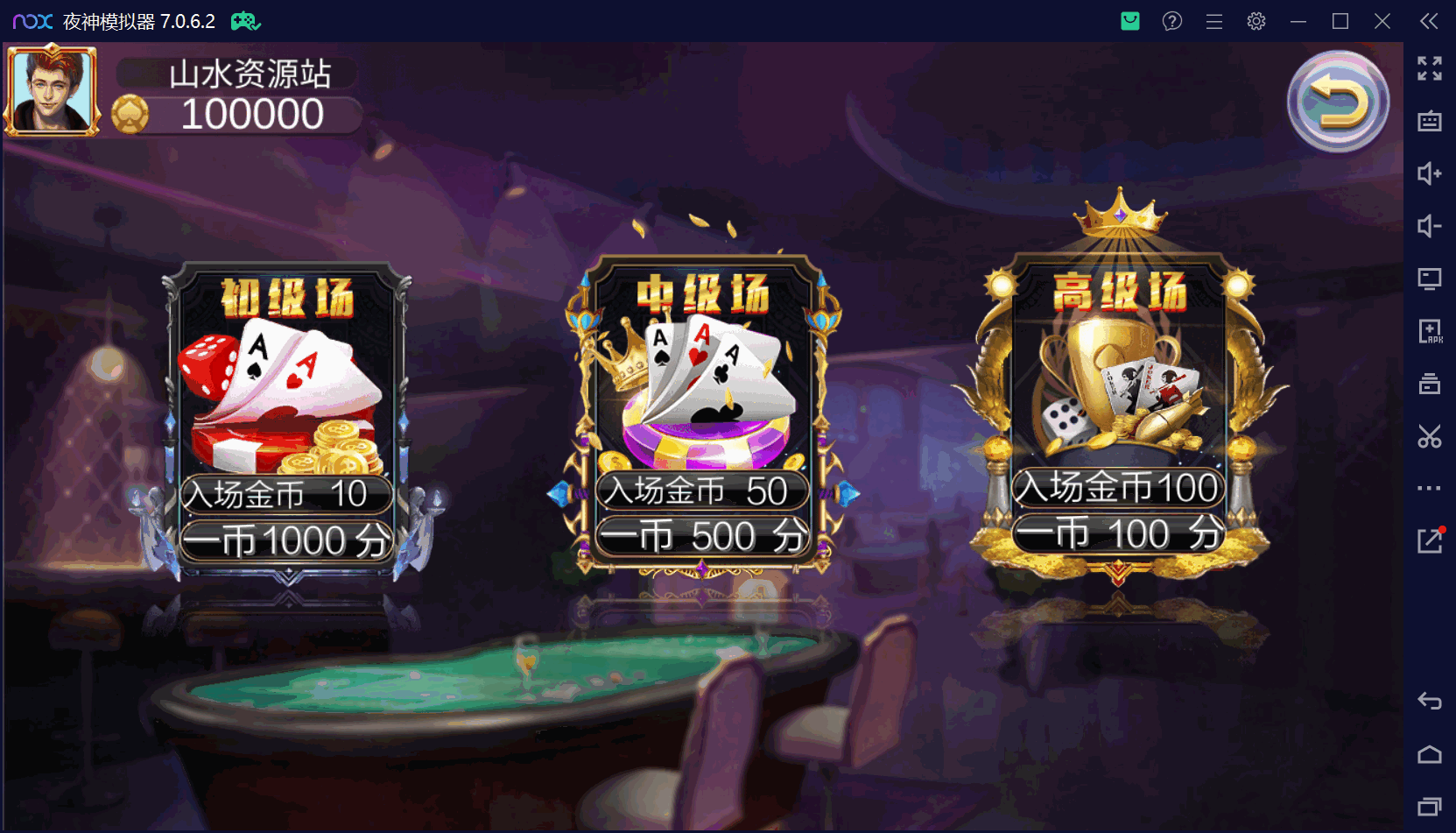Enter fullscreen mode from the sidebar
The height and width of the screenshot is (833, 1456).
click(x=1429, y=68)
